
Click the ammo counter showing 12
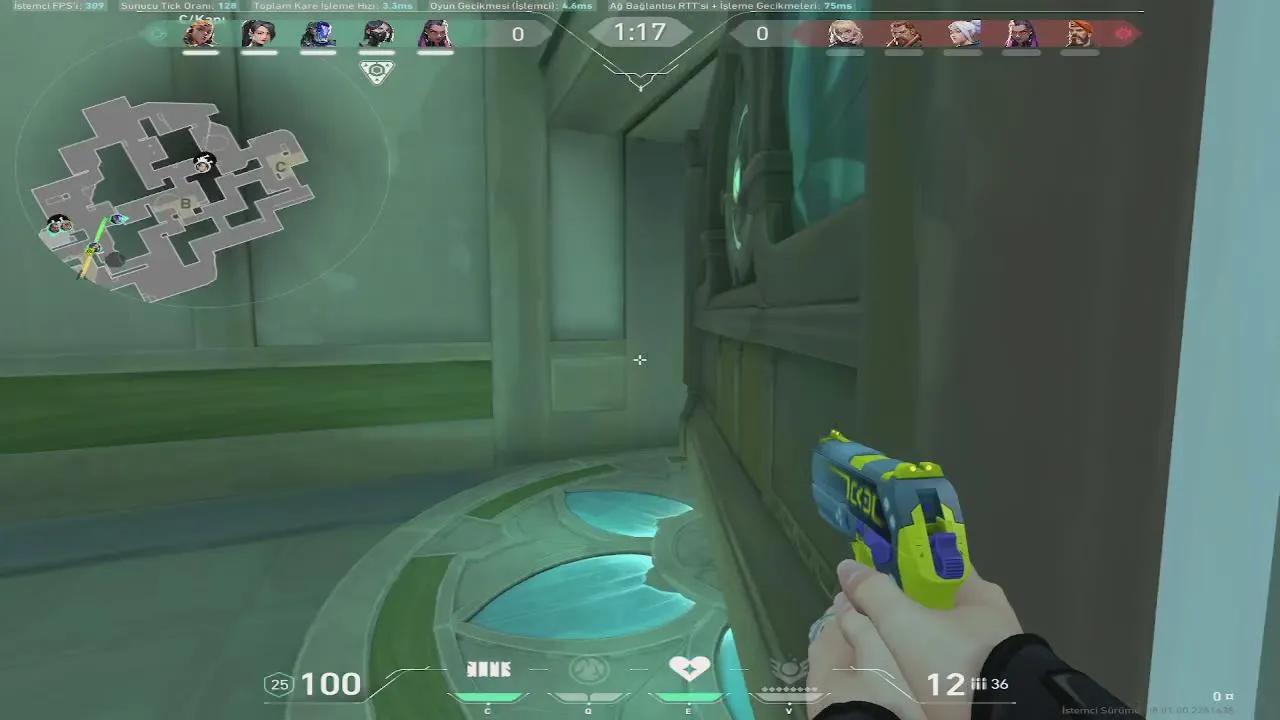click(x=944, y=684)
